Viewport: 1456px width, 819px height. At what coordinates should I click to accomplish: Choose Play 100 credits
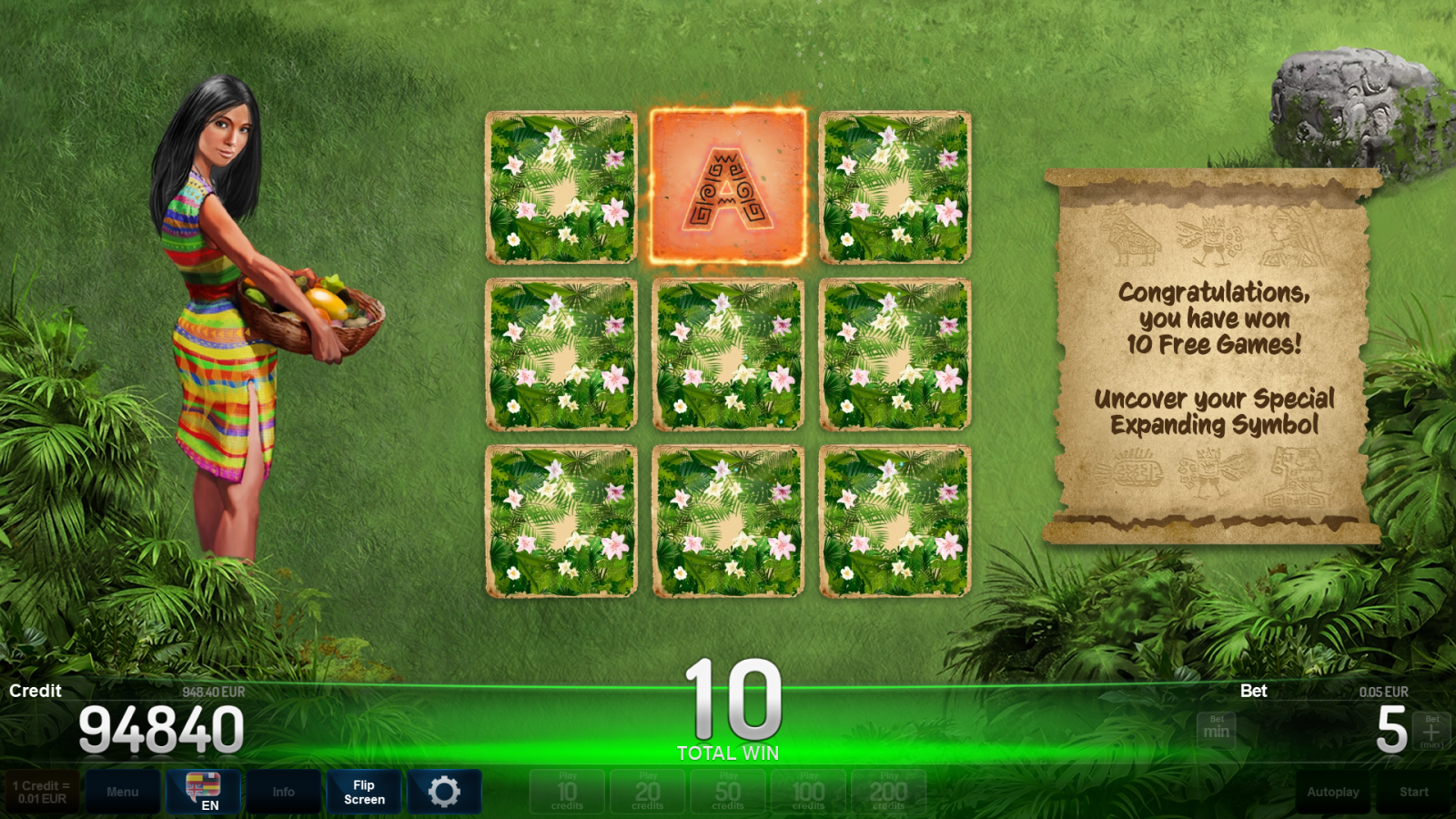click(x=806, y=792)
